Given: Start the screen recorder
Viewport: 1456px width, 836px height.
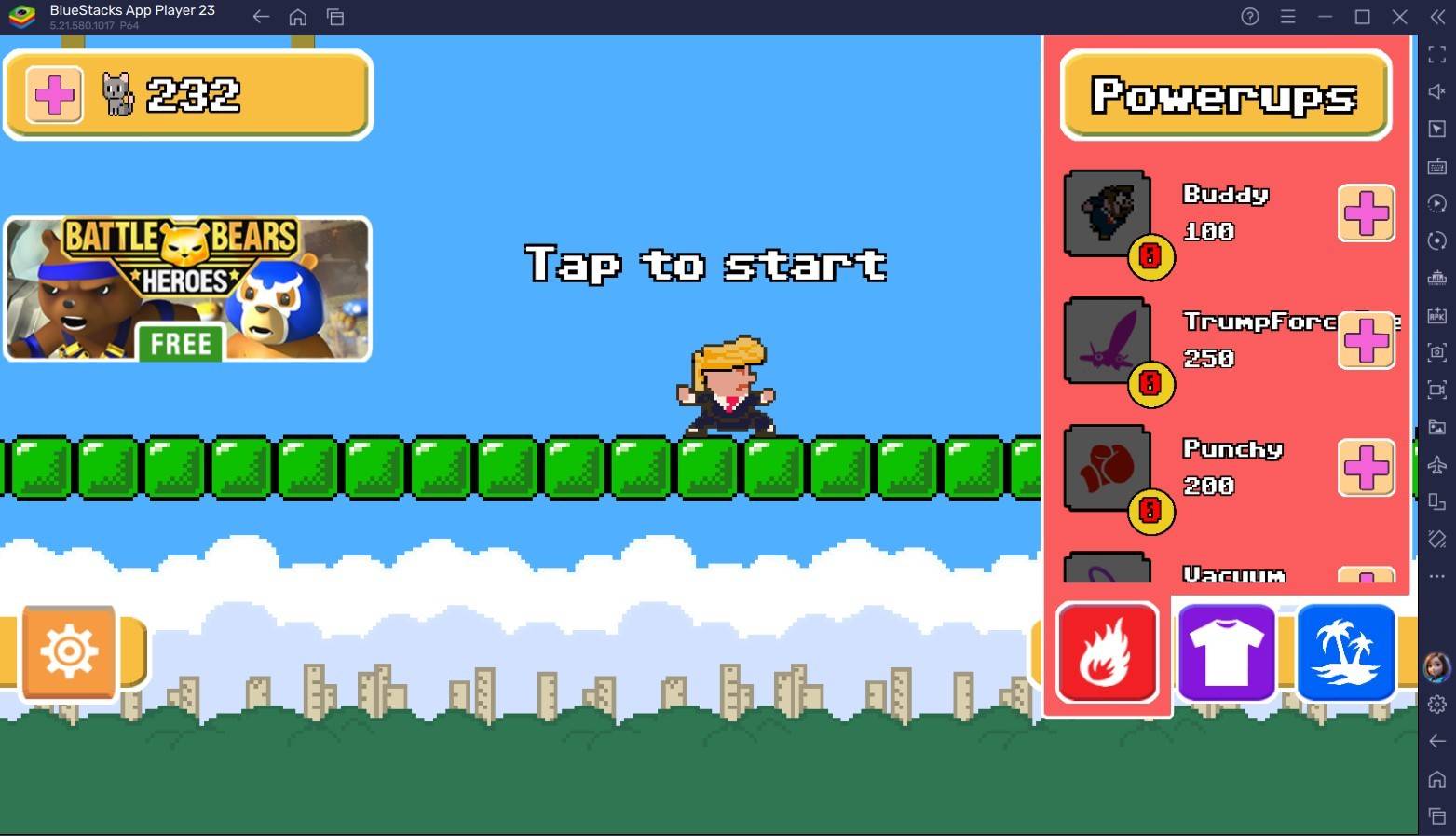Looking at the screenshot, I should tap(1437, 390).
